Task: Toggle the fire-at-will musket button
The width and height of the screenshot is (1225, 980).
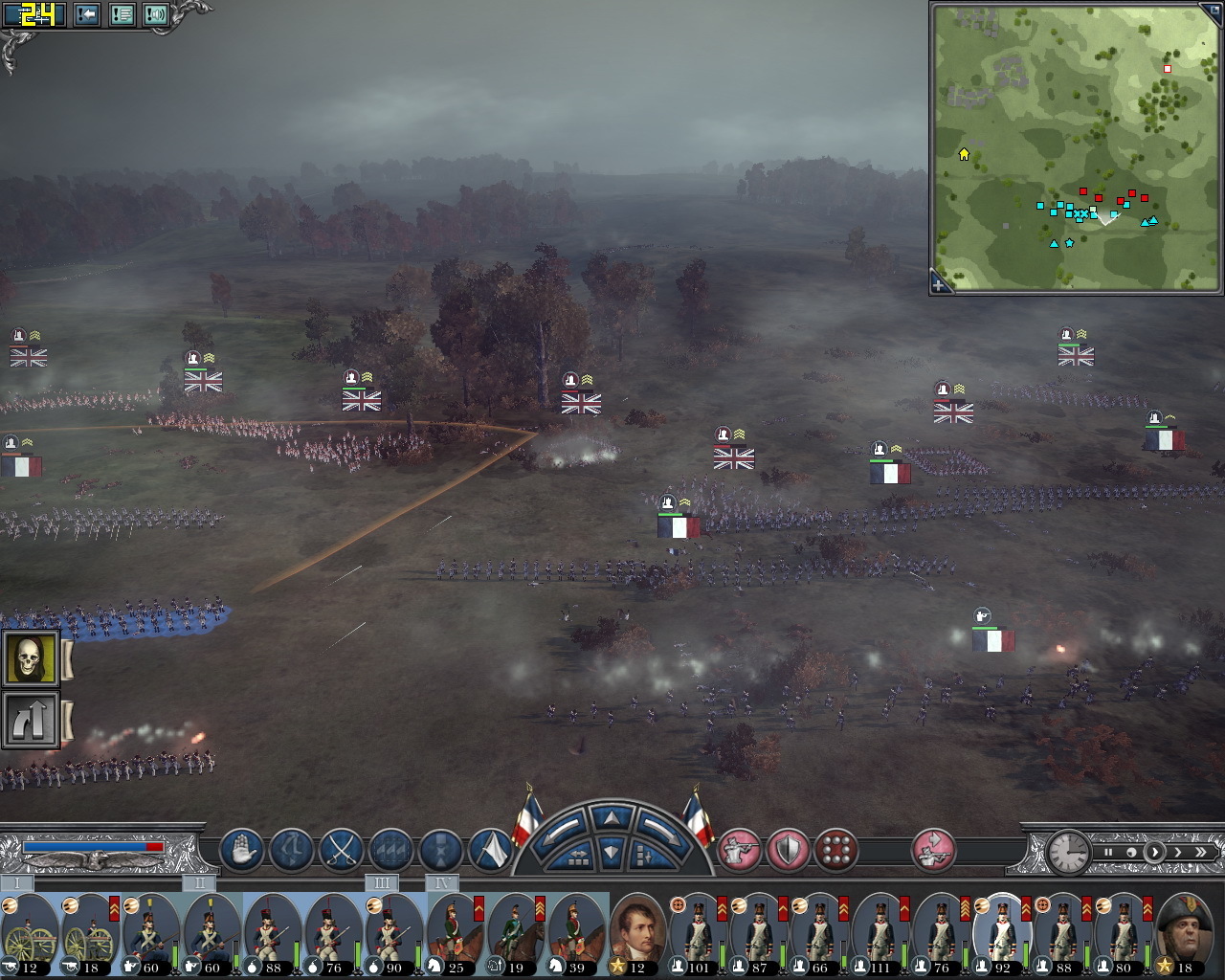Action: point(738,850)
